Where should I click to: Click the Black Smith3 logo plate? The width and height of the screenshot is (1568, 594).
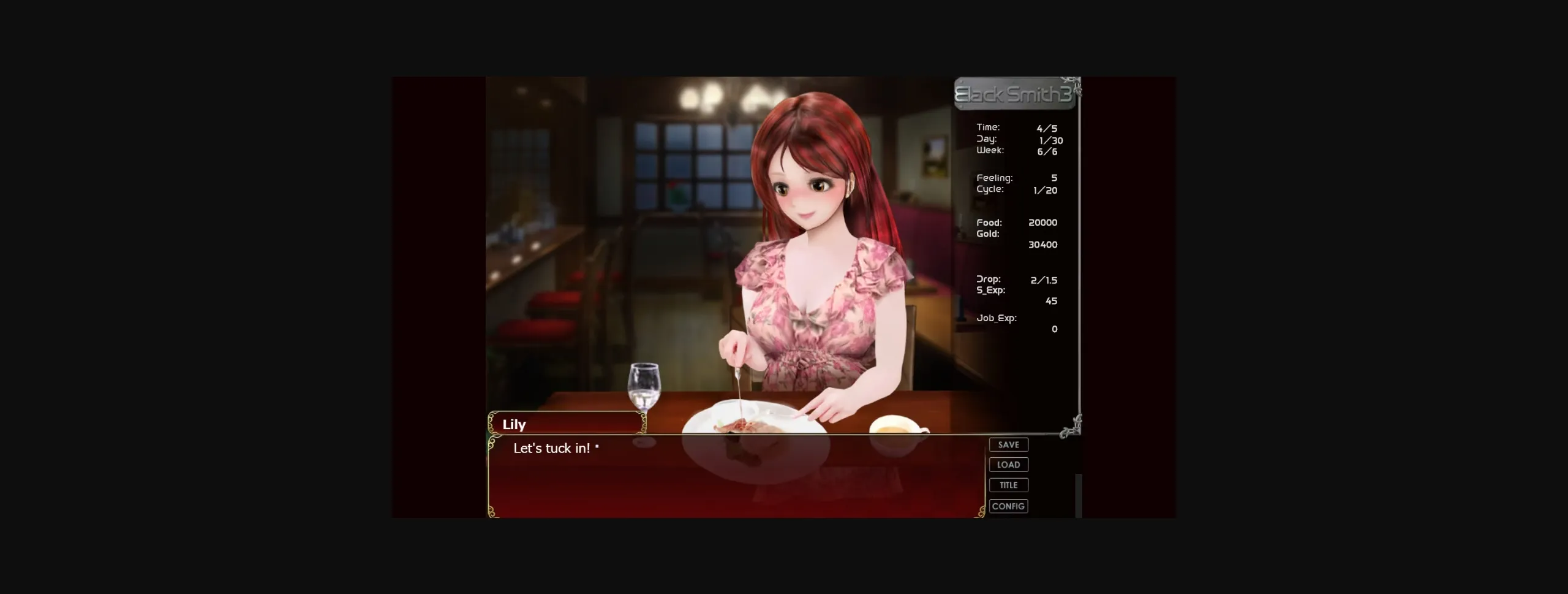pyautogui.click(x=1014, y=93)
